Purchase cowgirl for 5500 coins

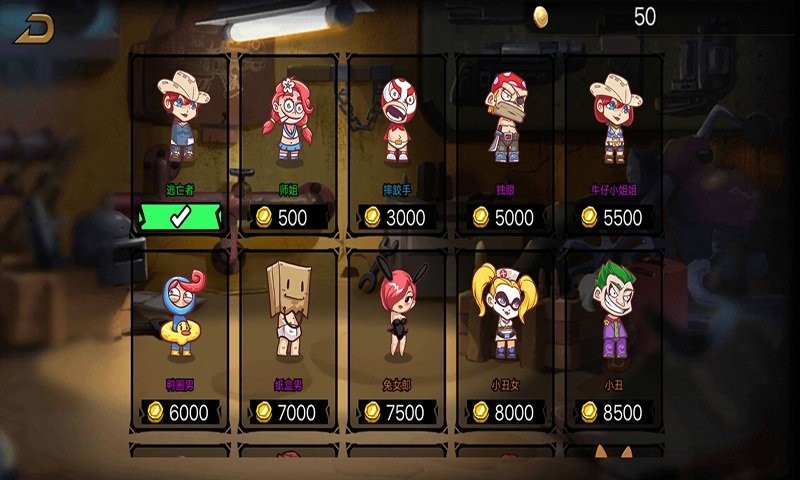point(615,217)
